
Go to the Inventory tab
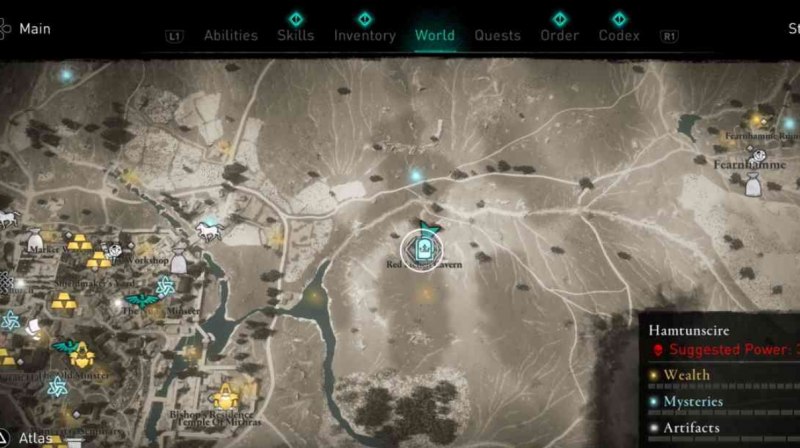pos(364,35)
